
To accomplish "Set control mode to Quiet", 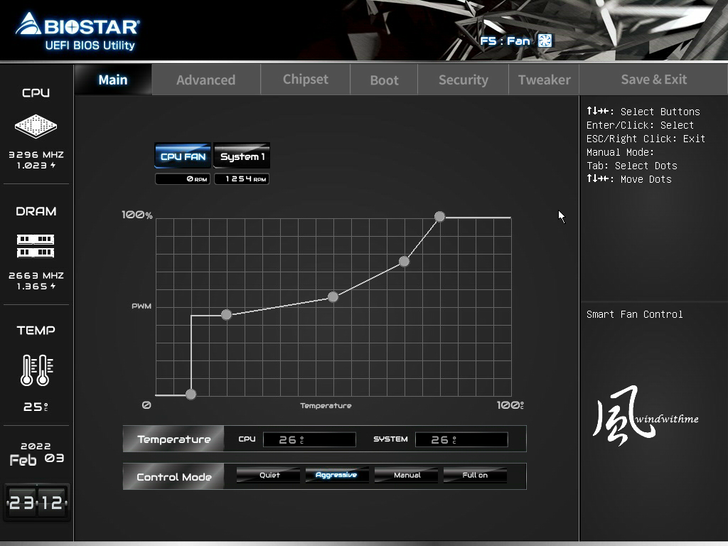I will pos(270,475).
